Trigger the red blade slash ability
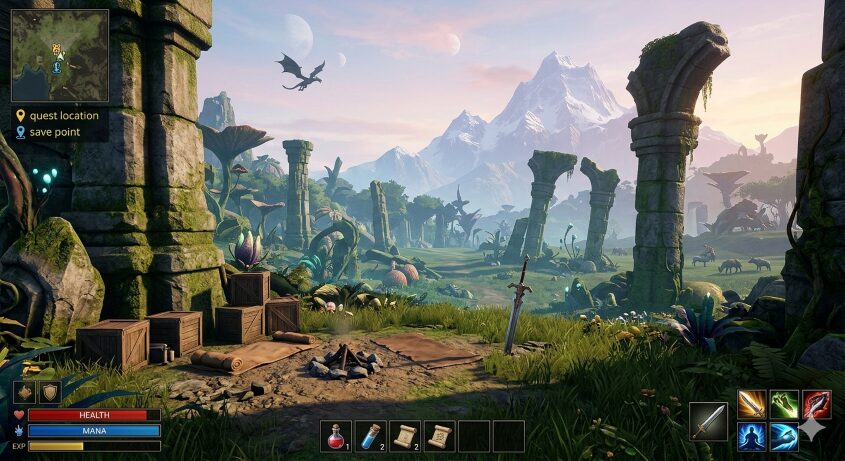 (816, 404)
